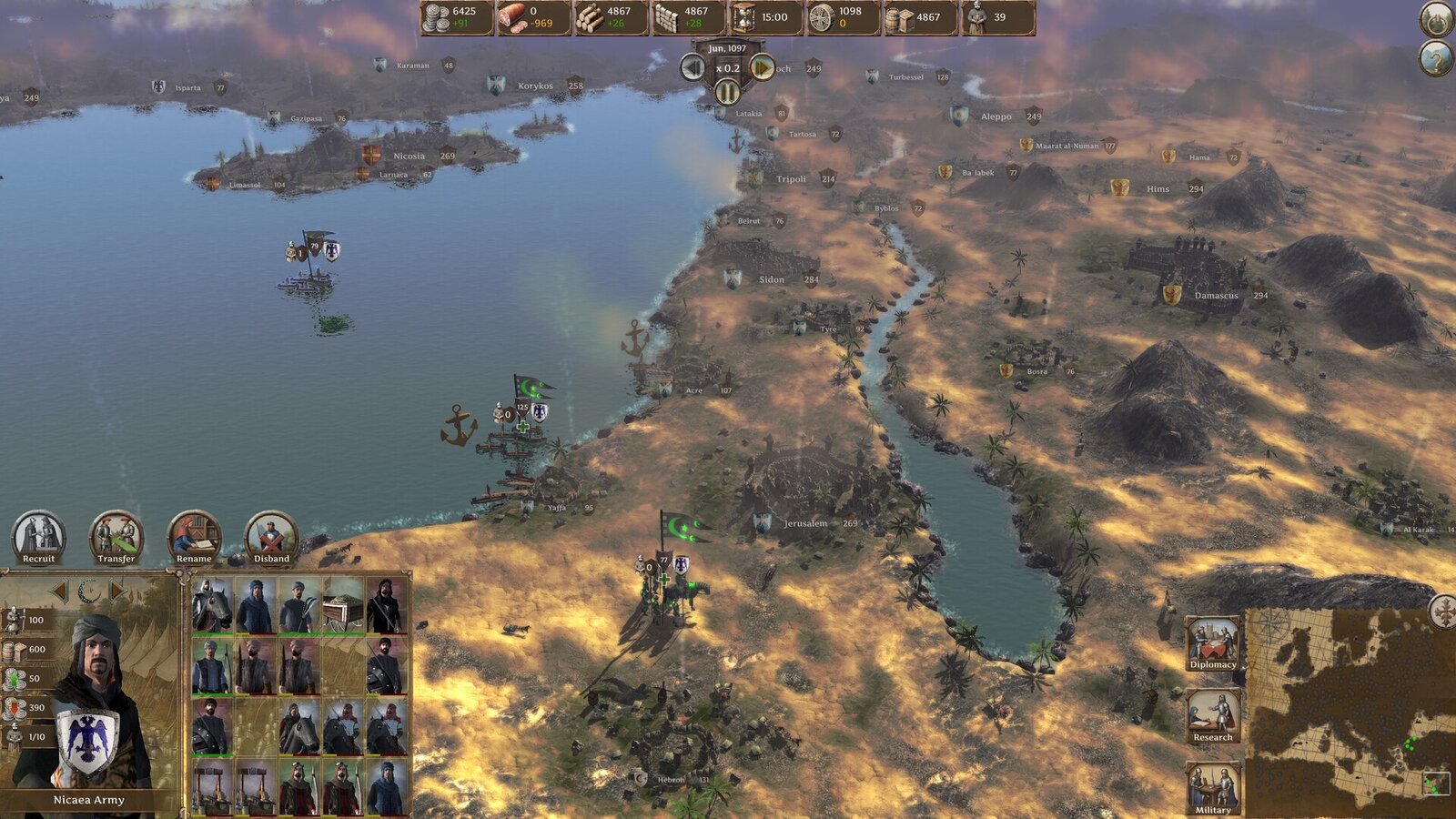Increase game speed with the right arrow
Viewport: 1456px width, 819px height.
(762, 67)
